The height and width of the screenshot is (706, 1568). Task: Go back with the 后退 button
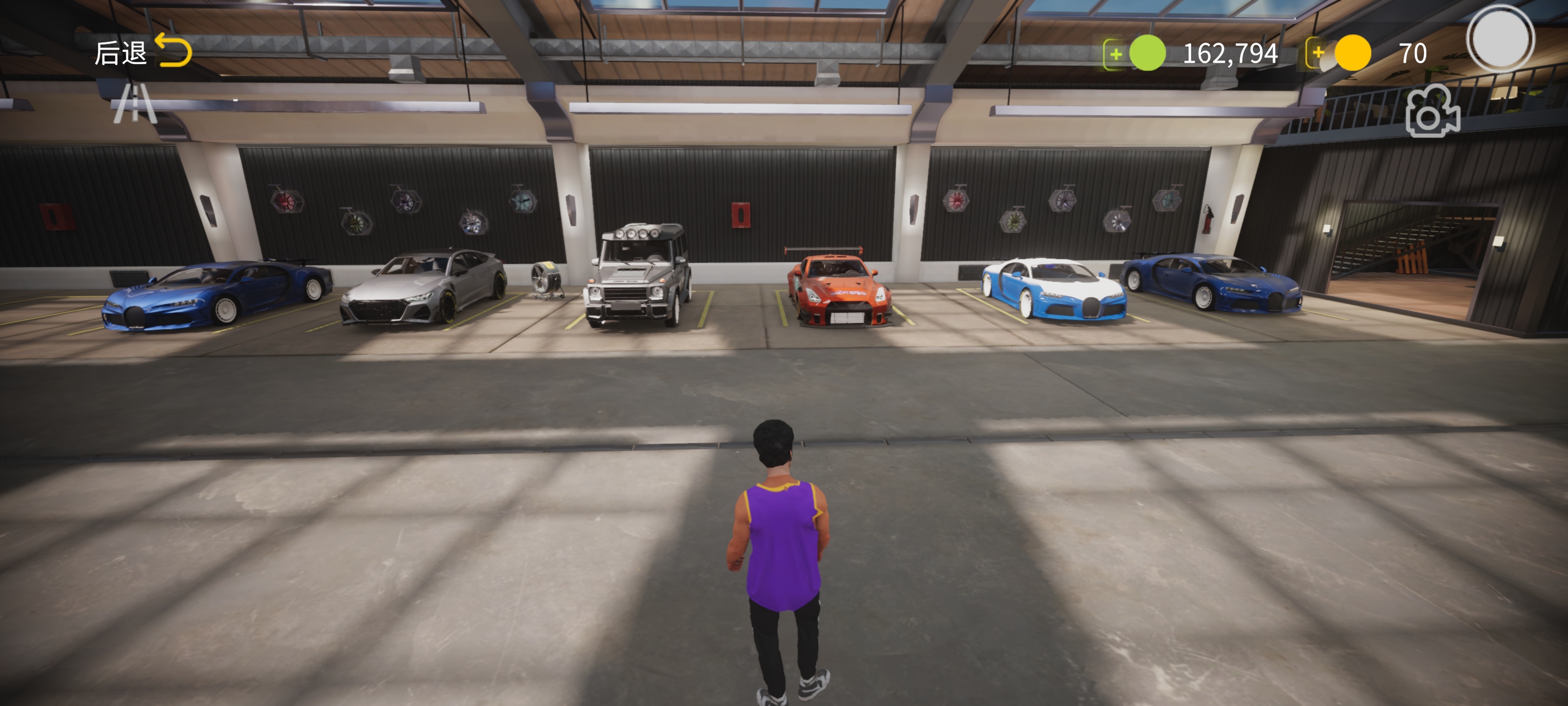(x=143, y=52)
